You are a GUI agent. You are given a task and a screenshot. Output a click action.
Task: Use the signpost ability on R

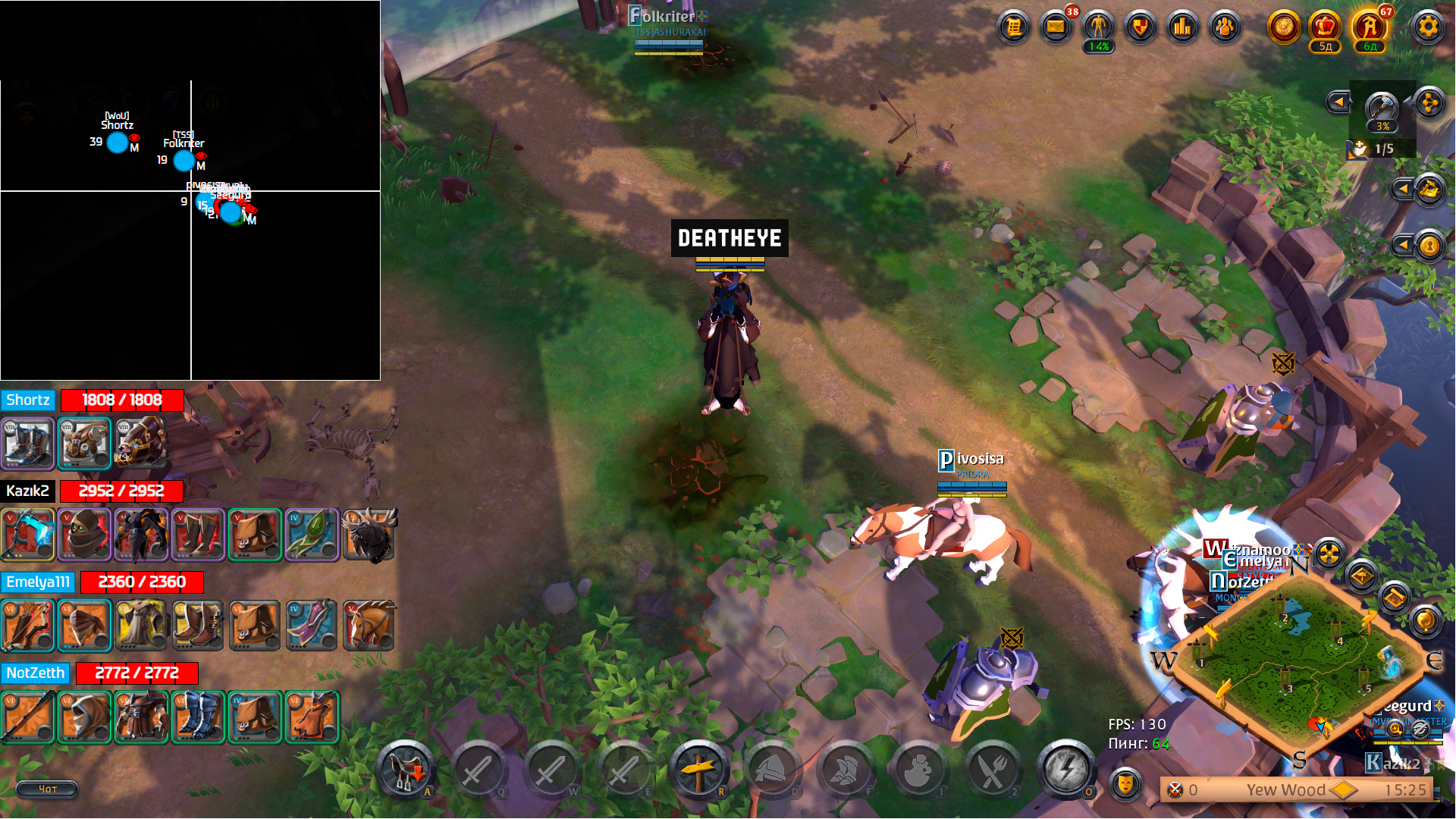(x=698, y=770)
